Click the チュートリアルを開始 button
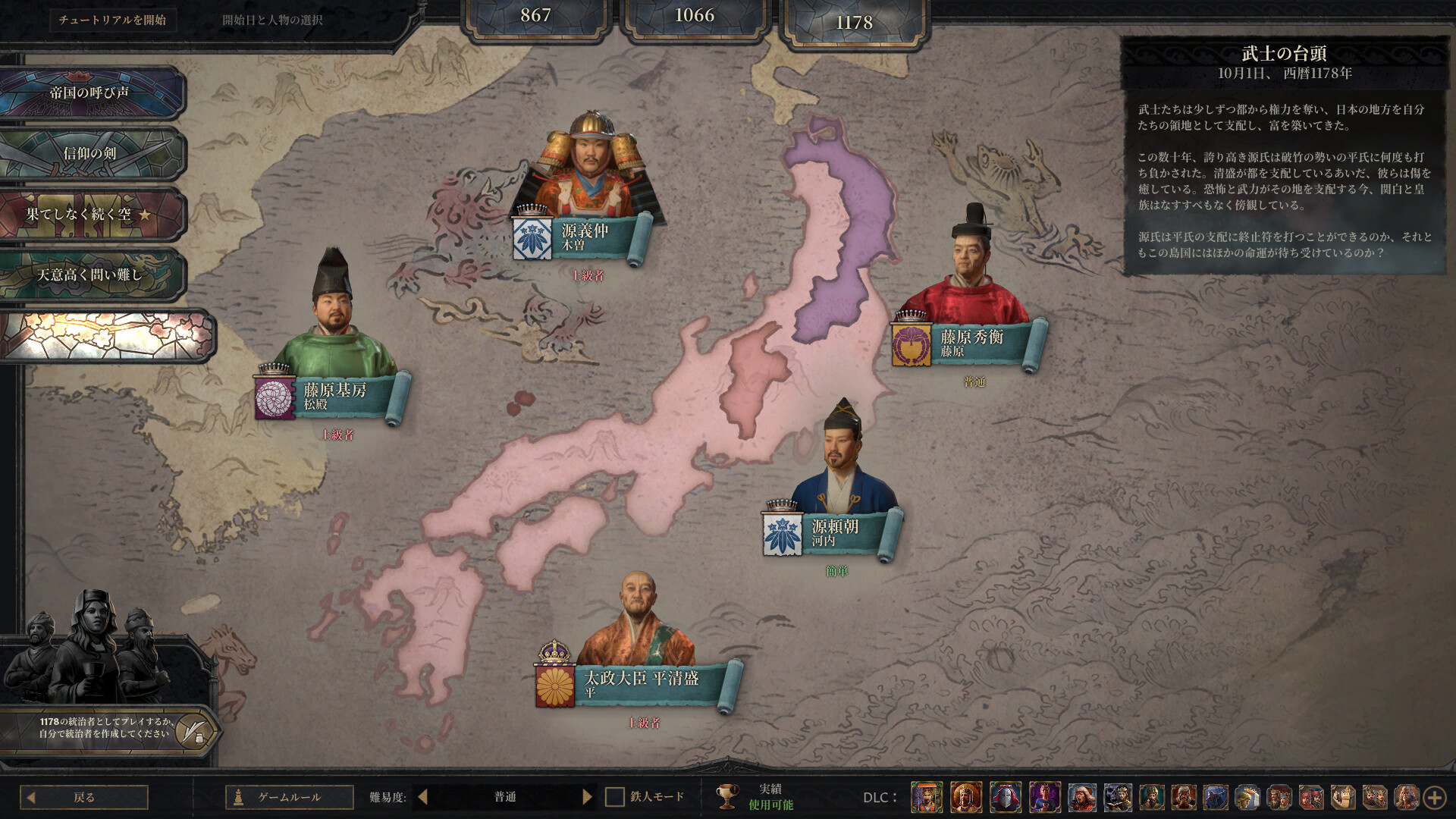The image size is (1456, 819). point(112,19)
